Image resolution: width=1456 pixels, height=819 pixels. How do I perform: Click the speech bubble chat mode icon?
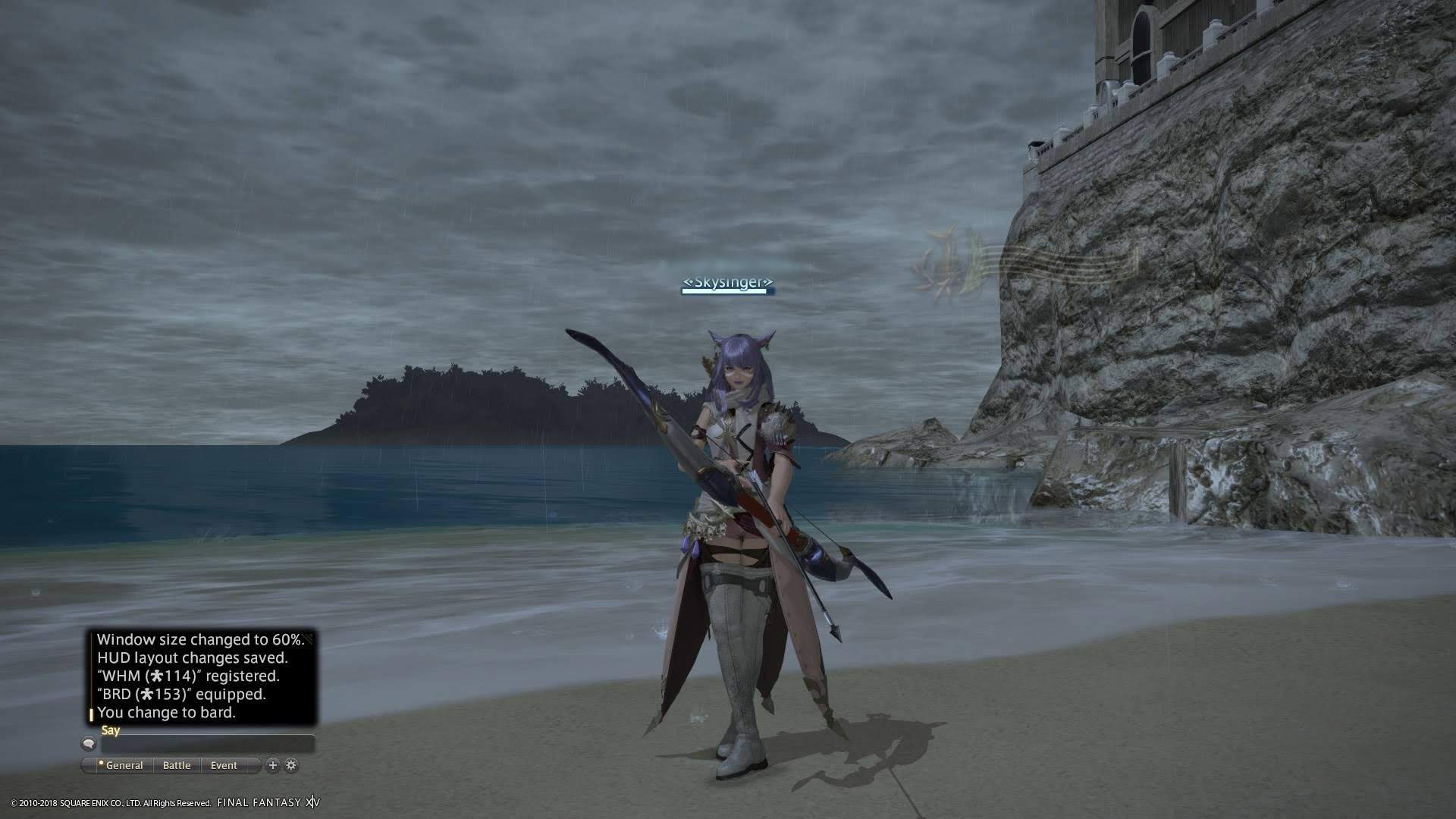point(89,744)
